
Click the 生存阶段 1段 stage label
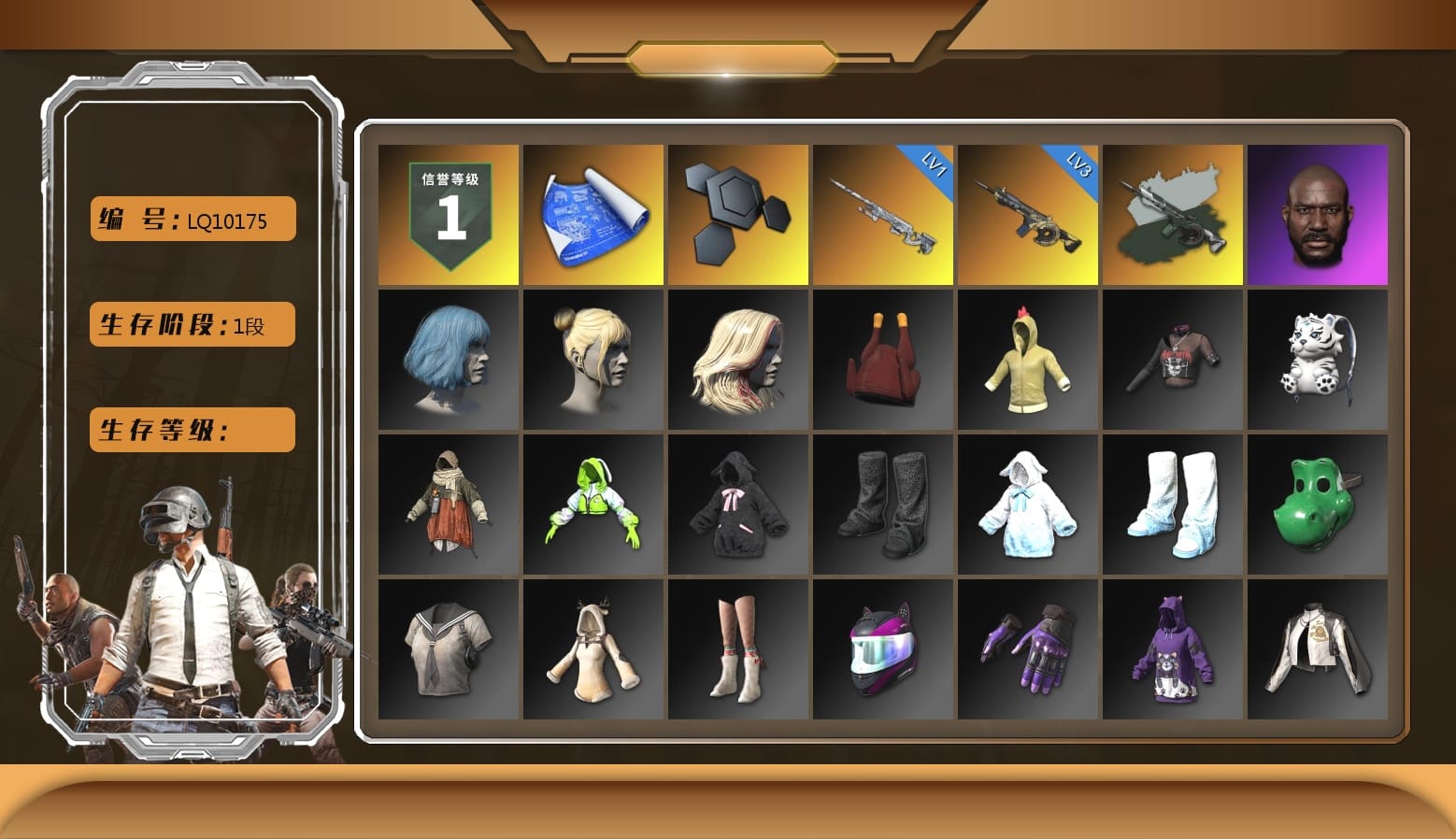191,324
